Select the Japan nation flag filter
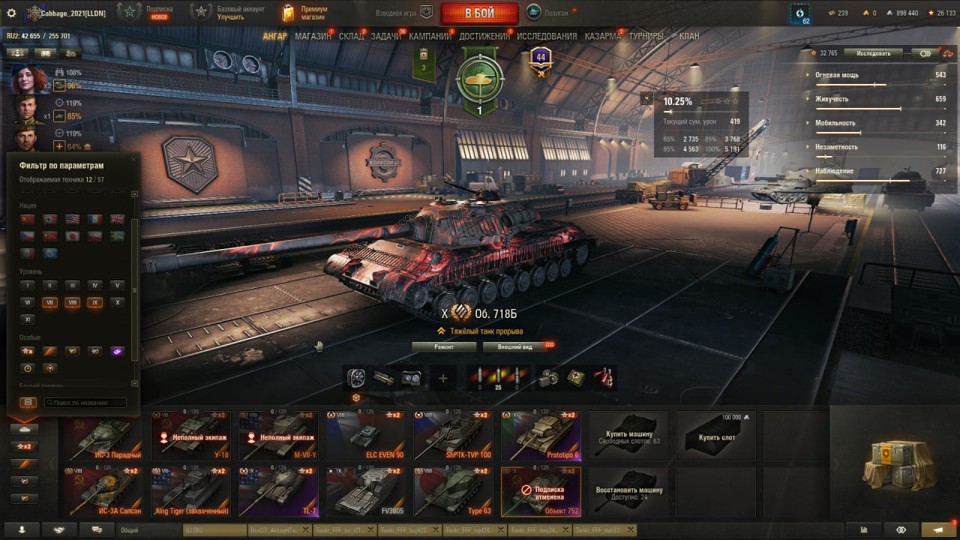This screenshot has width=960, height=540. (73, 236)
